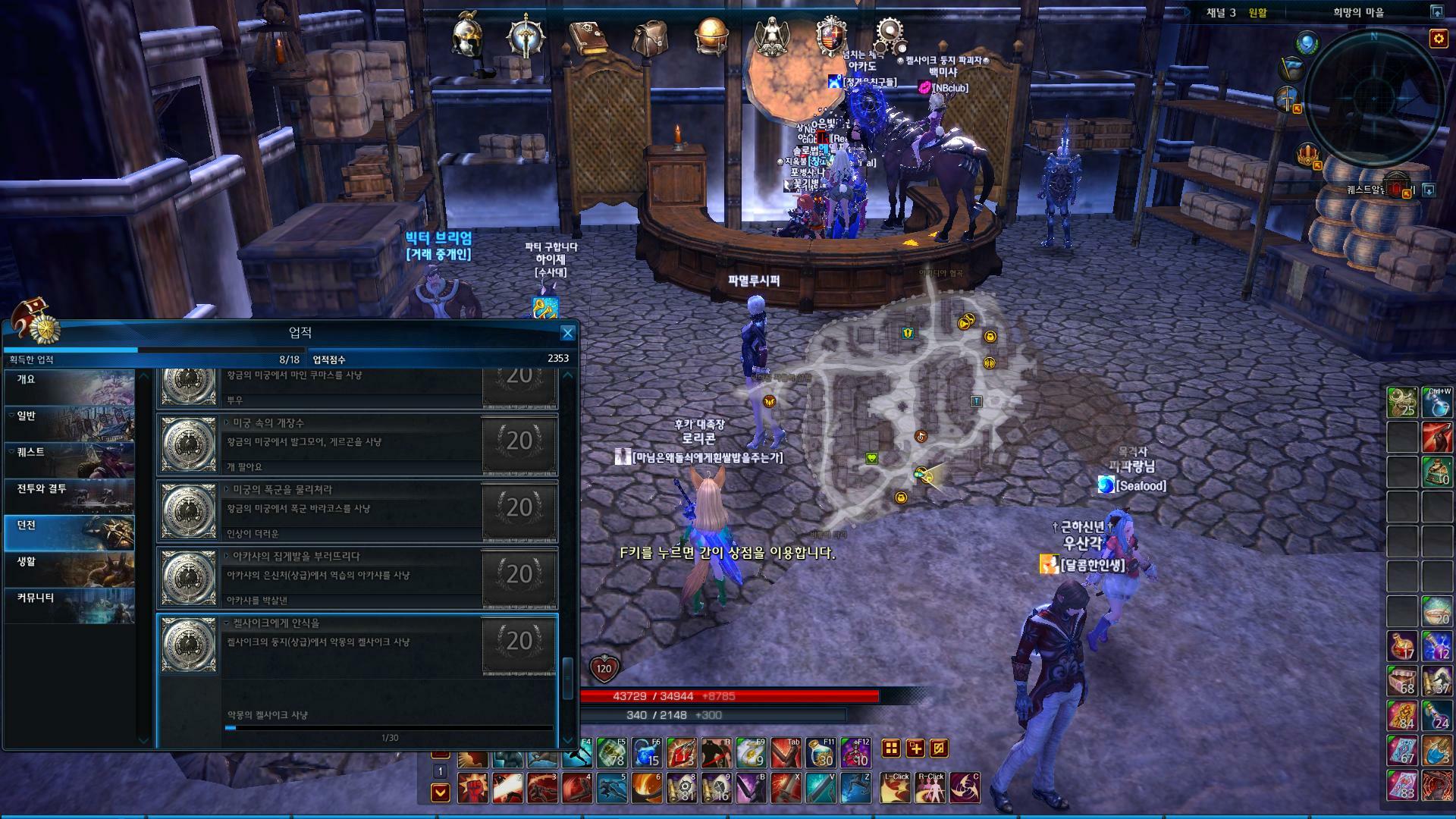
Task: Open the orange gear settings button
Action: [1438, 38]
